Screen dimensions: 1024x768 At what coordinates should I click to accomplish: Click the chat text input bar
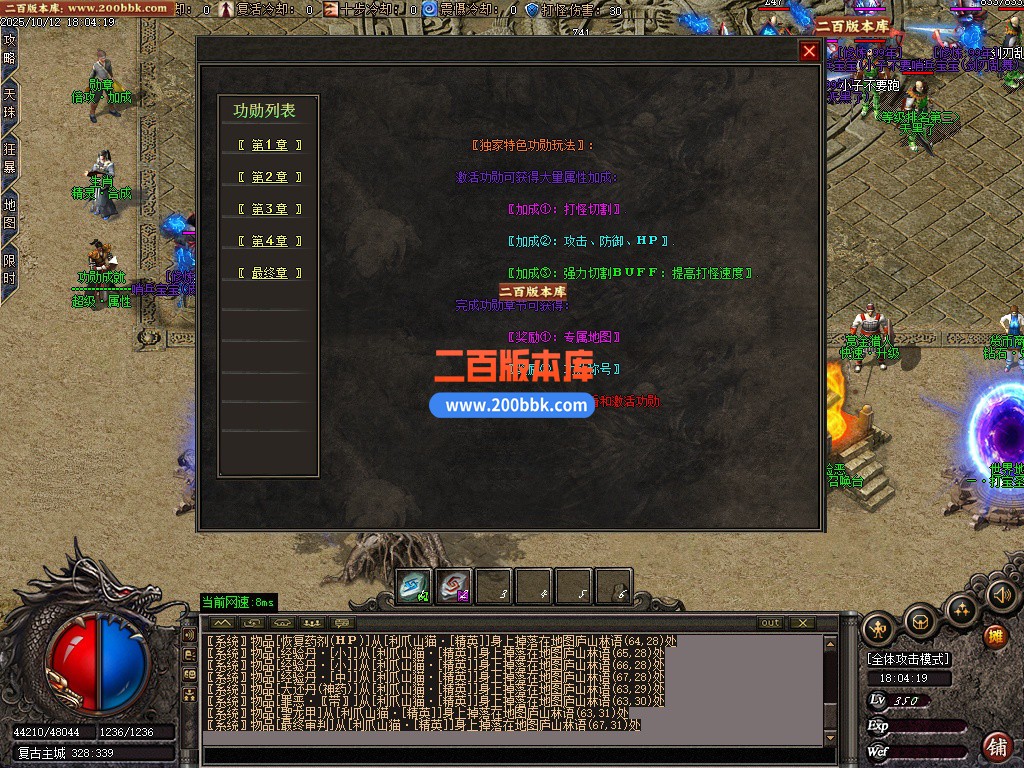[510, 755]
